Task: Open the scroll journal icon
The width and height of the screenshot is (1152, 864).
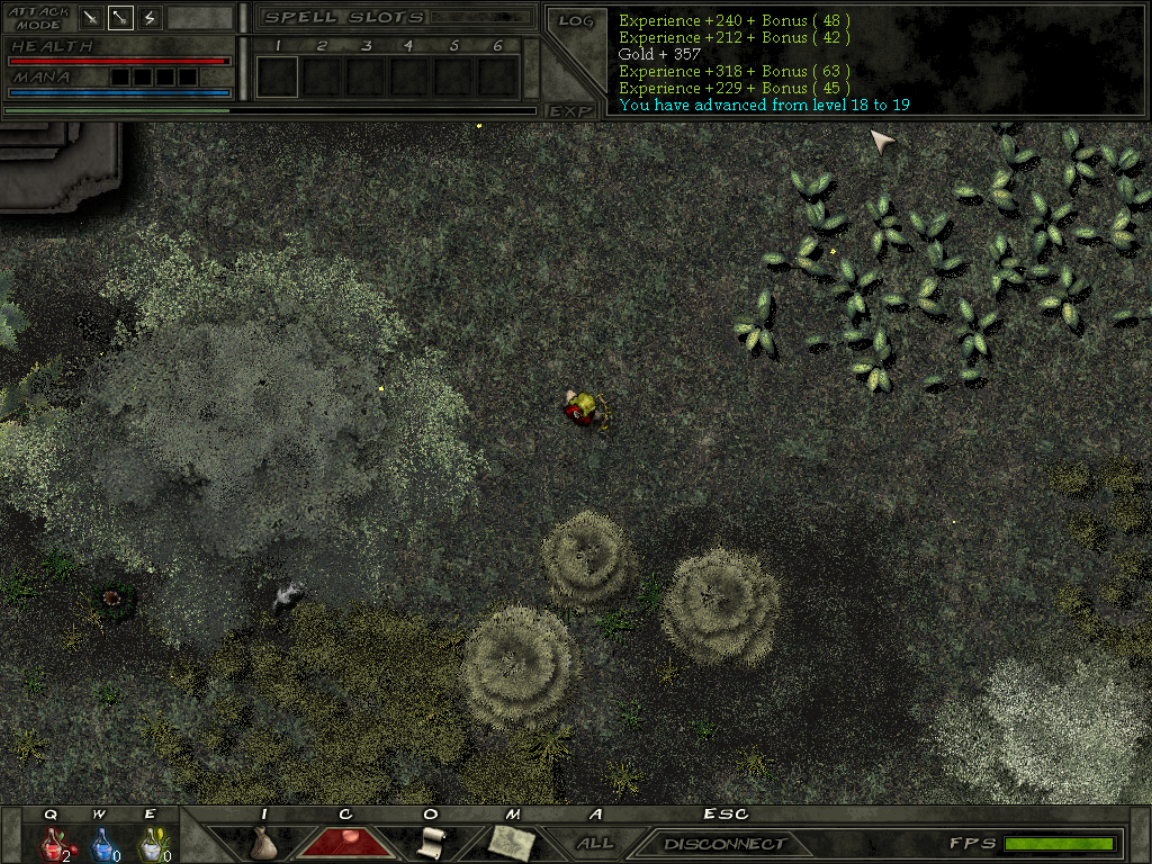Action: (x=430, y=842)
